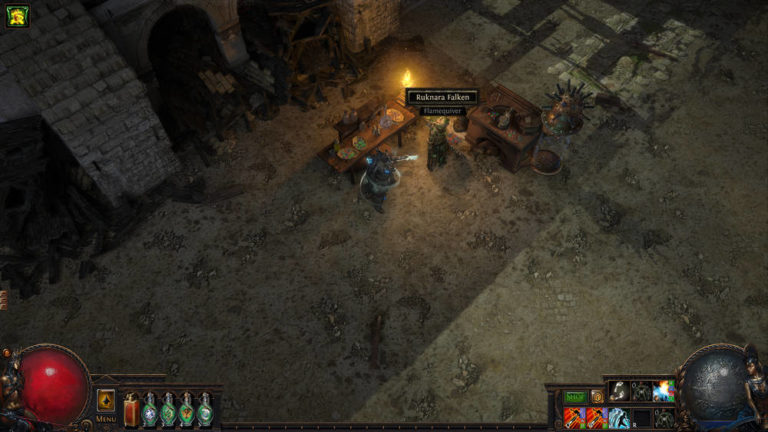Image resolution: width=768 pixels, height=432 pixels.
Task: Click the green and yellow buff icon
Action: [17, 16]
